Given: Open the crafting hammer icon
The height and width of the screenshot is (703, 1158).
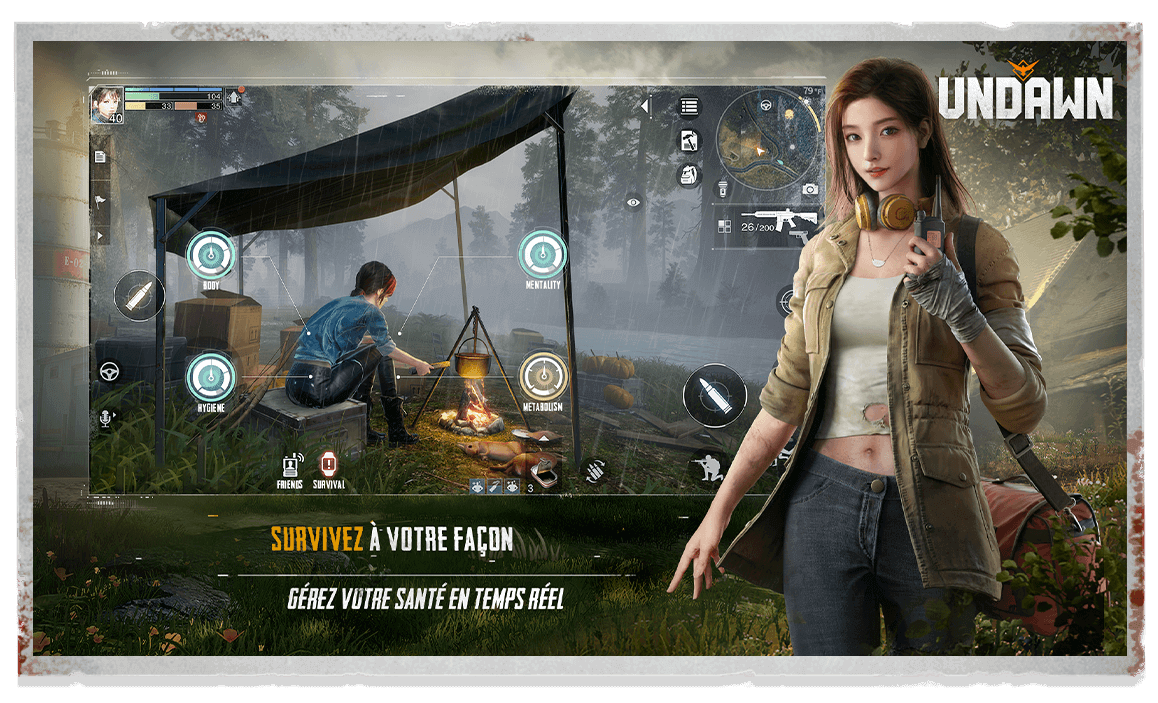Looking at the screenshot, I should click(689, 141).
